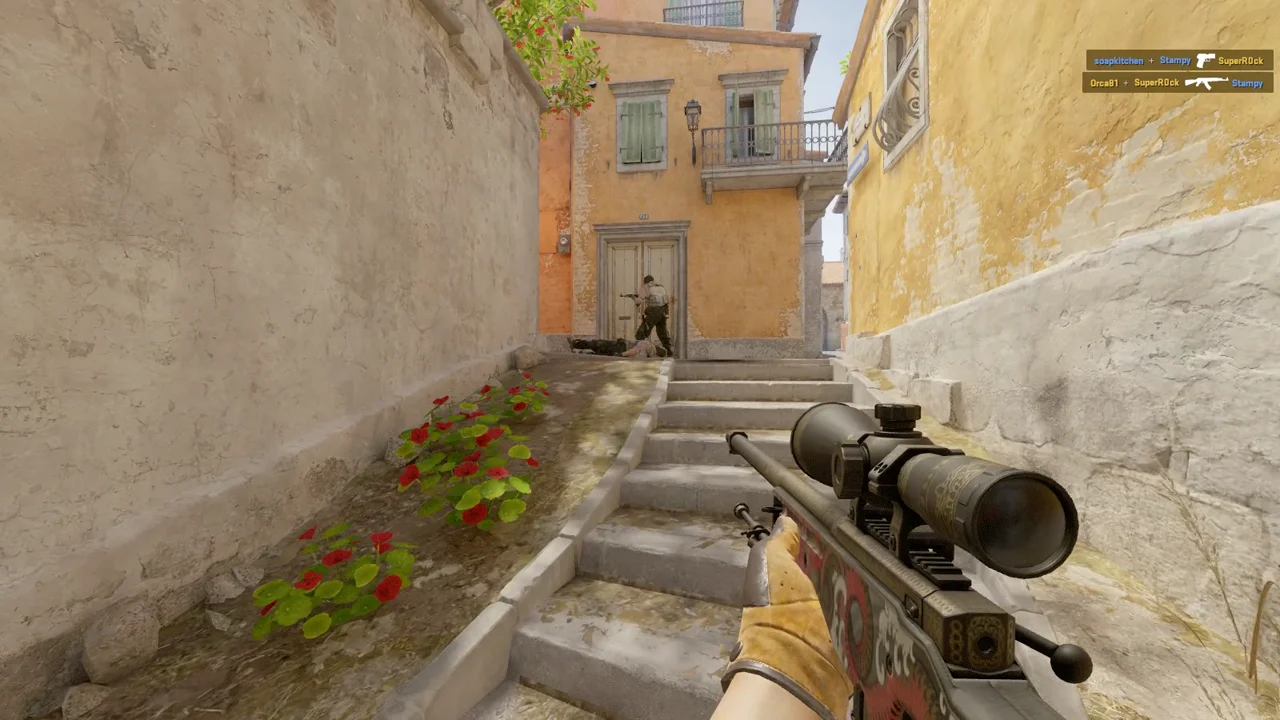Select the Orca81 and SuperR0ck kill feed entry
Image resolution: width=1280 pixels, height=720 pixels.
[1177, 82]
